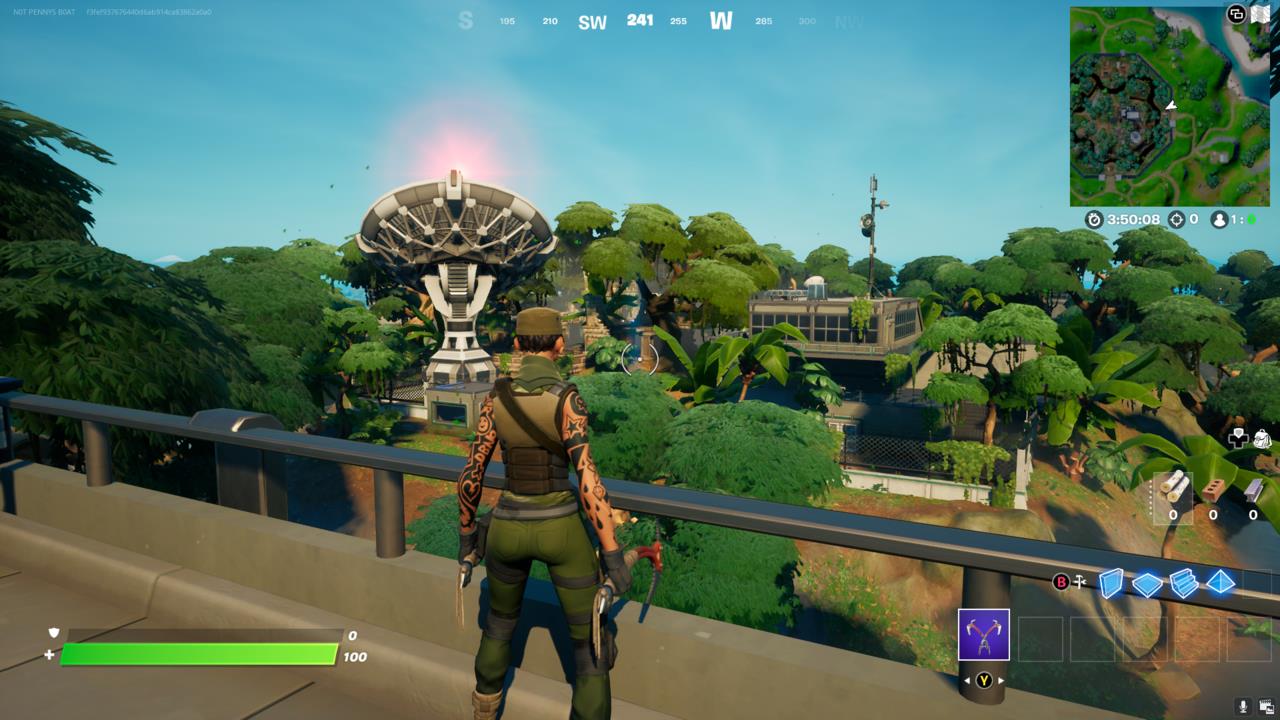Click the metal materials icon
The height and width of the screenshot is (720, 1280).
coord(1252,487)
